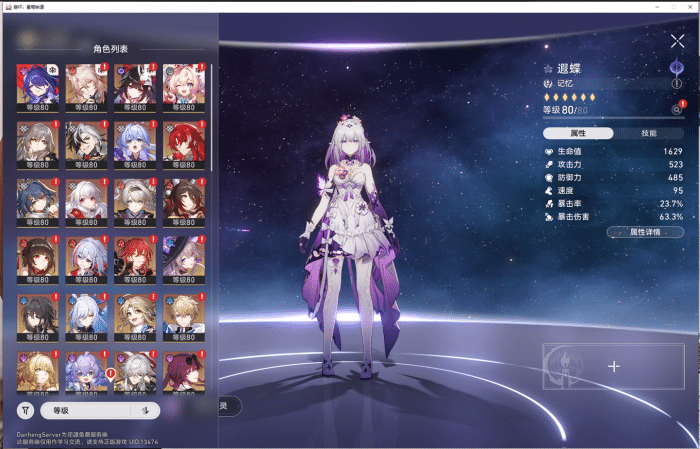This screenshot has height=449, width=700.
Task: Click the purple element icon beside the name
Action: tap(676, 68)
